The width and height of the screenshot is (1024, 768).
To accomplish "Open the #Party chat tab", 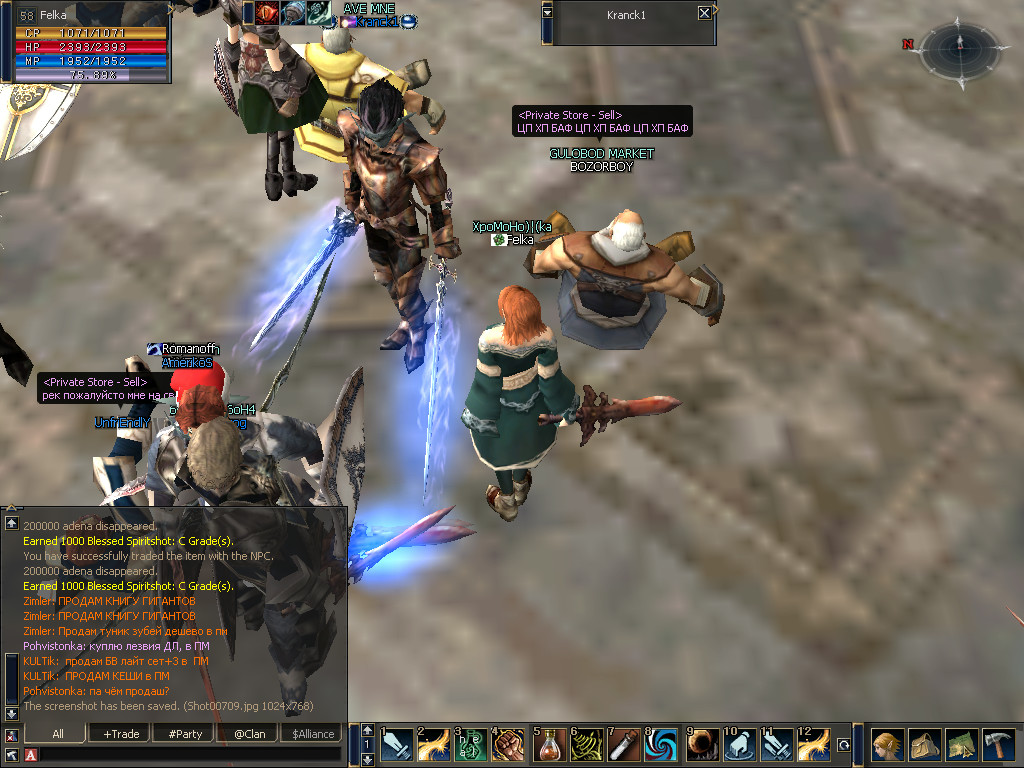I will pyautogui.click(x=185, y=734).
